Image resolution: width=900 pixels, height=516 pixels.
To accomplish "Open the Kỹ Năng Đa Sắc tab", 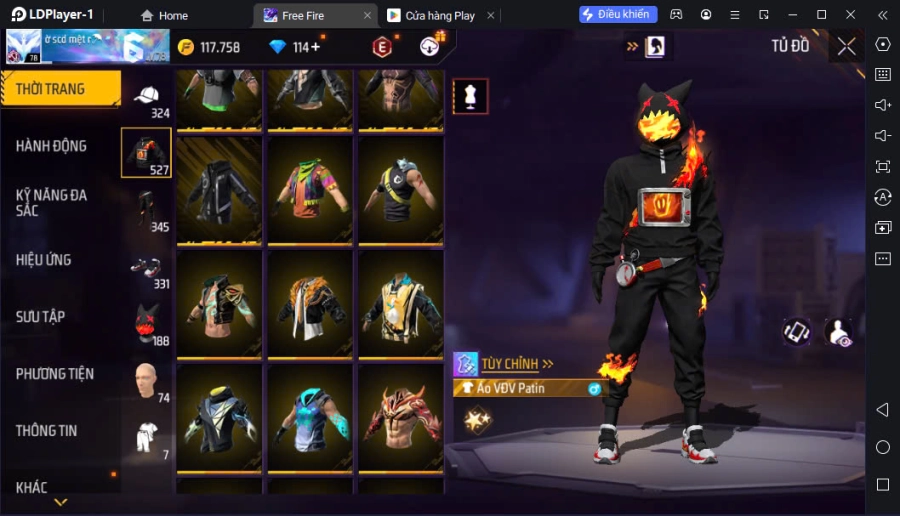I will tap(52, 203).
